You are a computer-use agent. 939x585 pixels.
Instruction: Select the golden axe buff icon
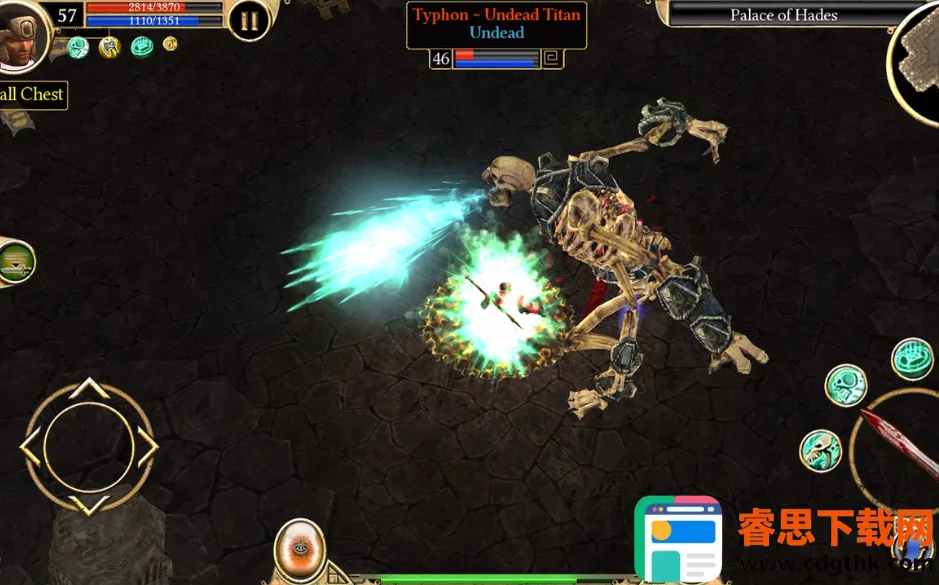(110, 46)
